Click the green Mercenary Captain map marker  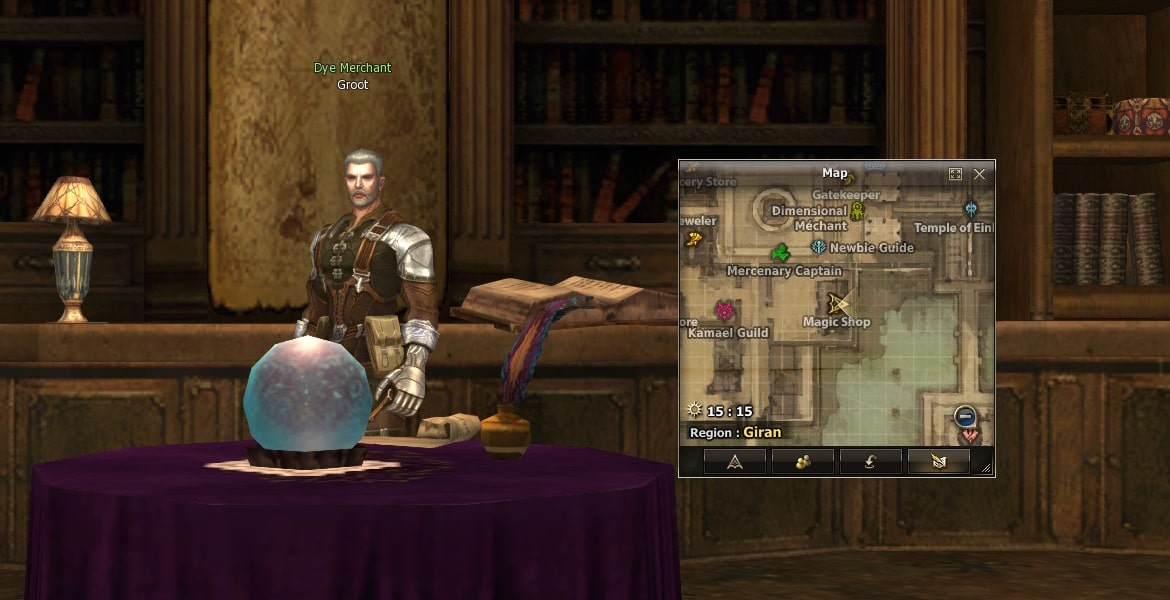point(781,253)
